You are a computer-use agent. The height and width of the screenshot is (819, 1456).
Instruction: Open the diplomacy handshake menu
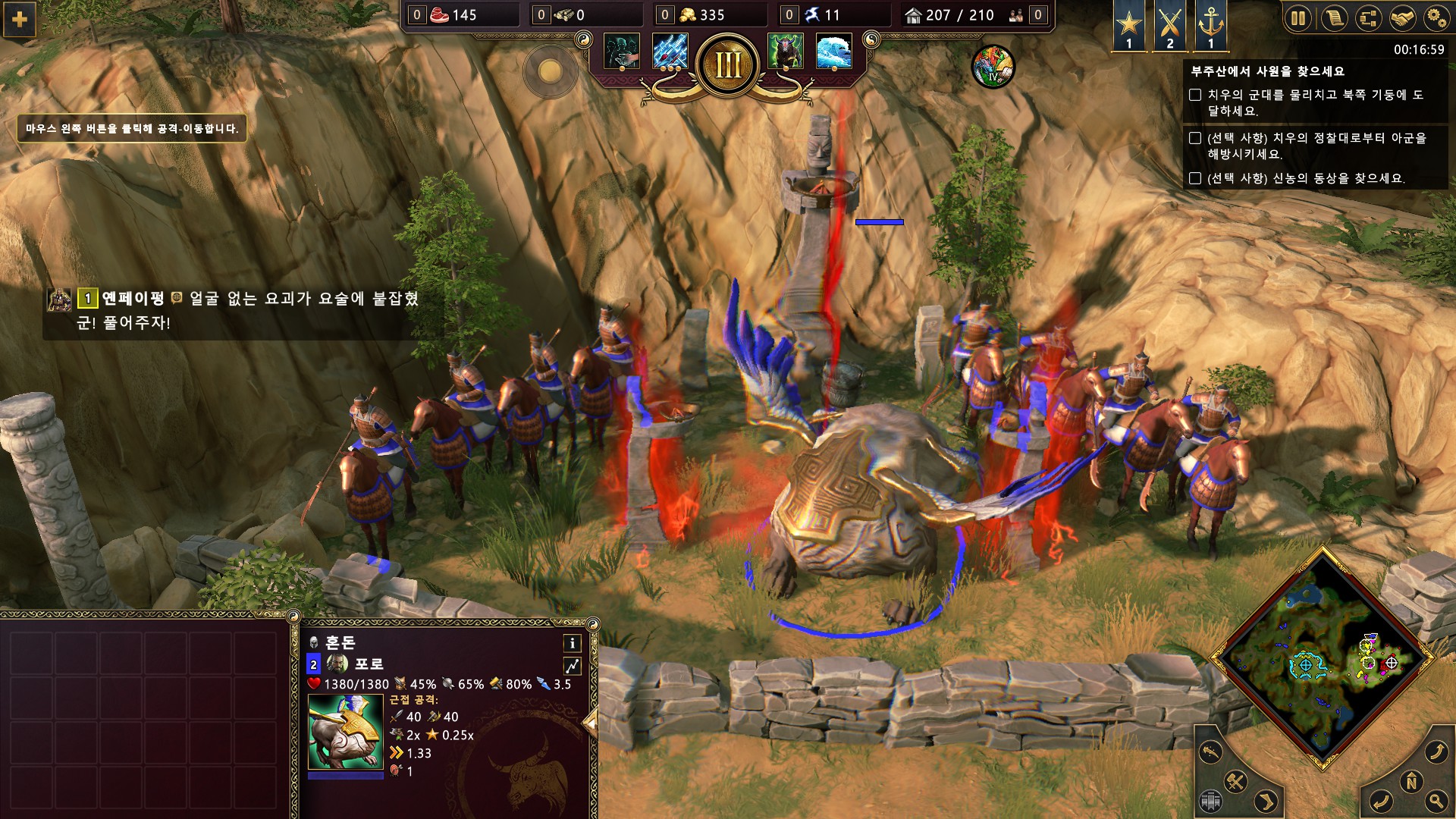[x=1403, y=18]
